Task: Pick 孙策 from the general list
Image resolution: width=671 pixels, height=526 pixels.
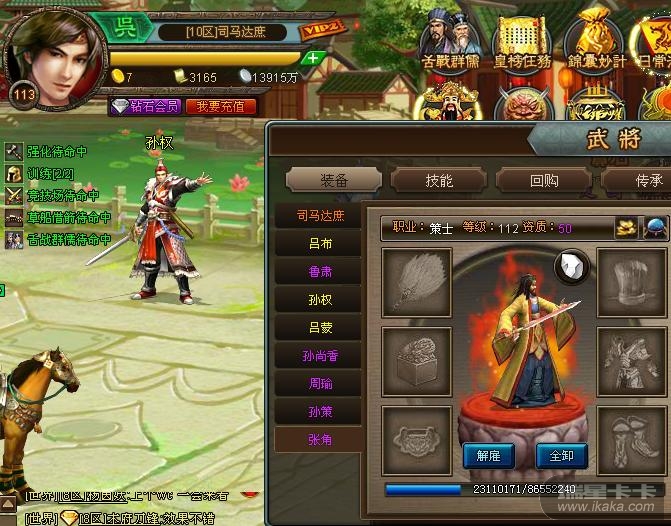Action: pyautogui.click(x=320, y=411)
